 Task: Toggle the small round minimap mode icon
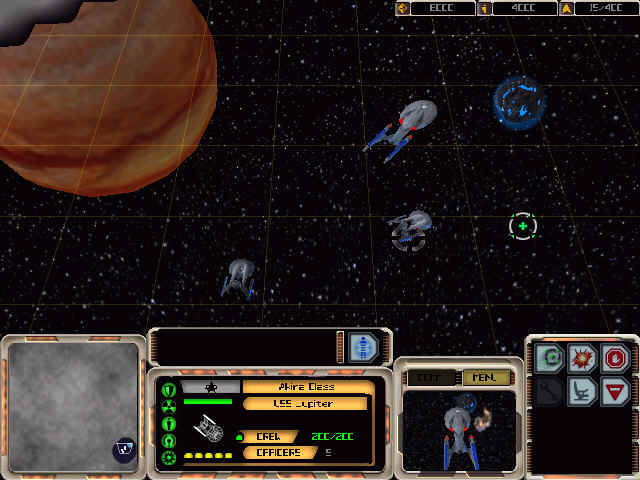(124, 451)
